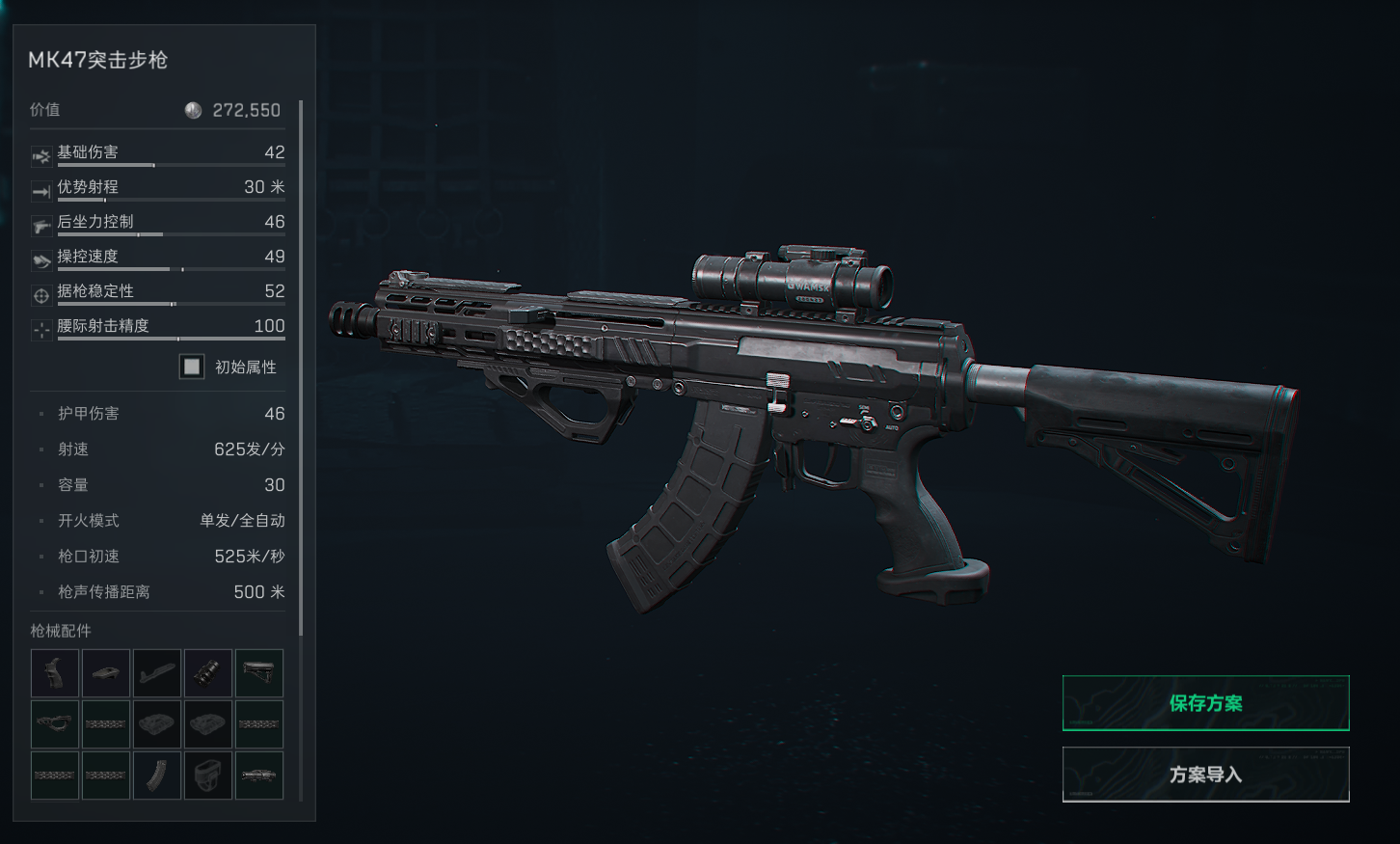Save the weapon build with 保存方案
The height and width of the screenshot is (844, 1400).
click(1205, 703)
